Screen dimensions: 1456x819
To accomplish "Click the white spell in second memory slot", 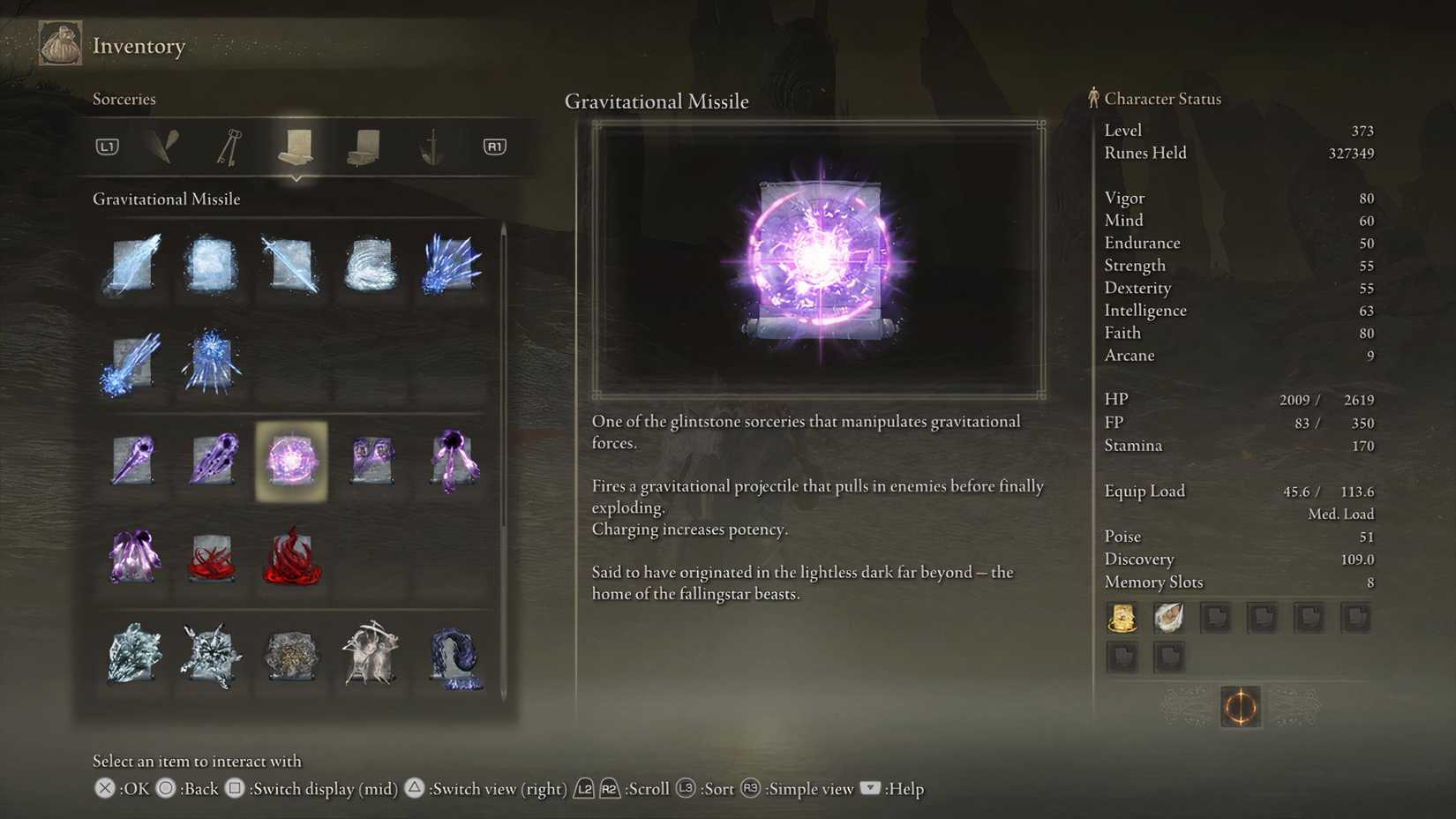I will tap(1169, 618).
